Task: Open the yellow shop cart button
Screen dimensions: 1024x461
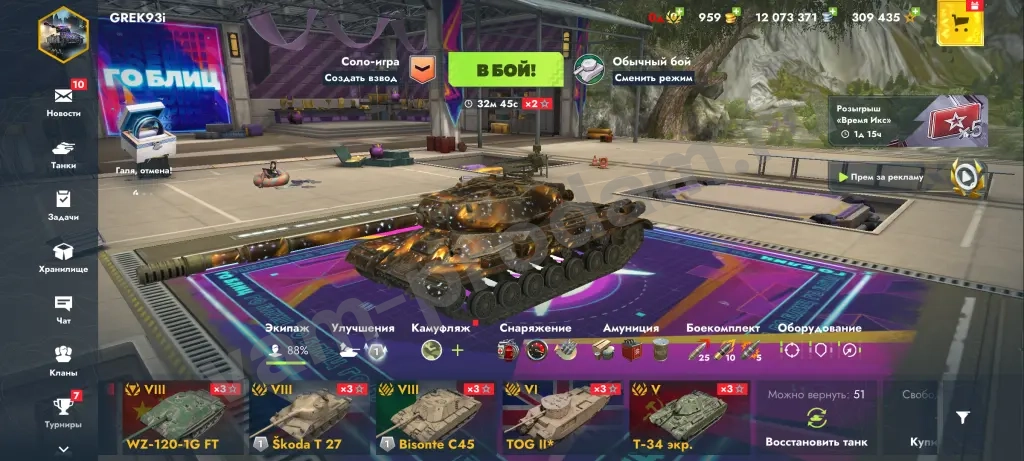Action: click(960, 22)
